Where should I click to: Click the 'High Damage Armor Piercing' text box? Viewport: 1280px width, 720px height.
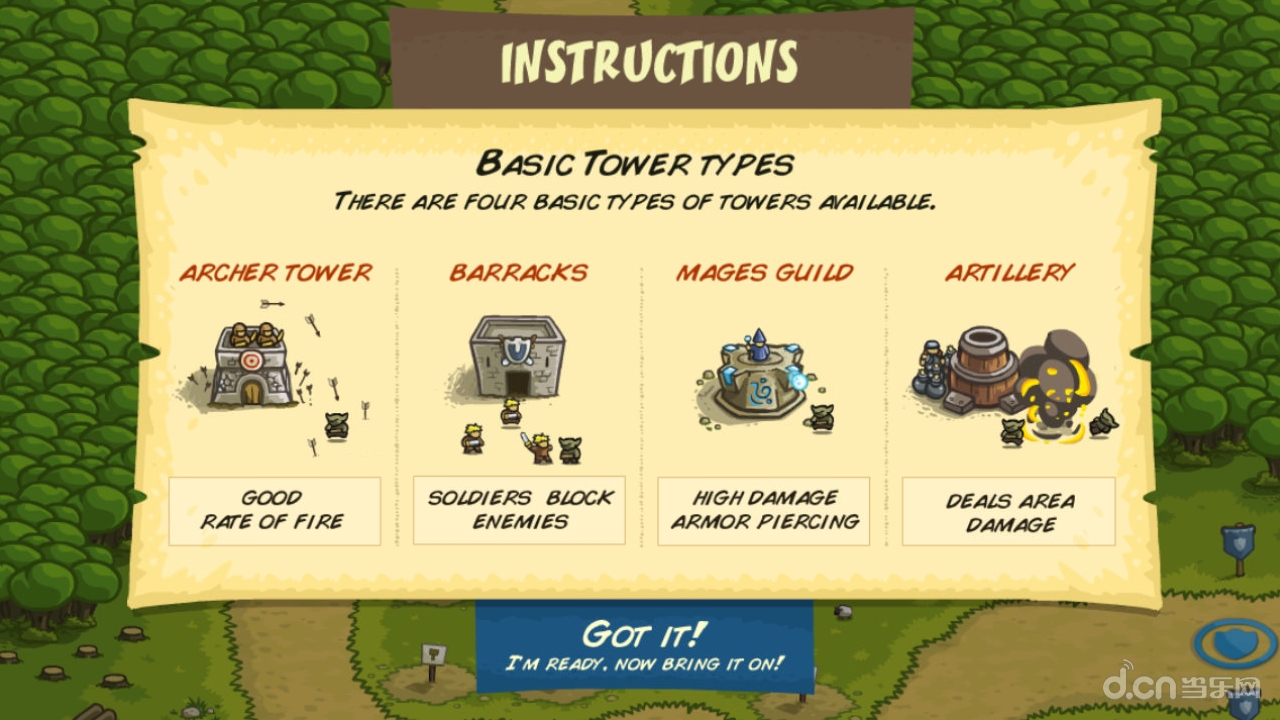click(x=764, y=509)
